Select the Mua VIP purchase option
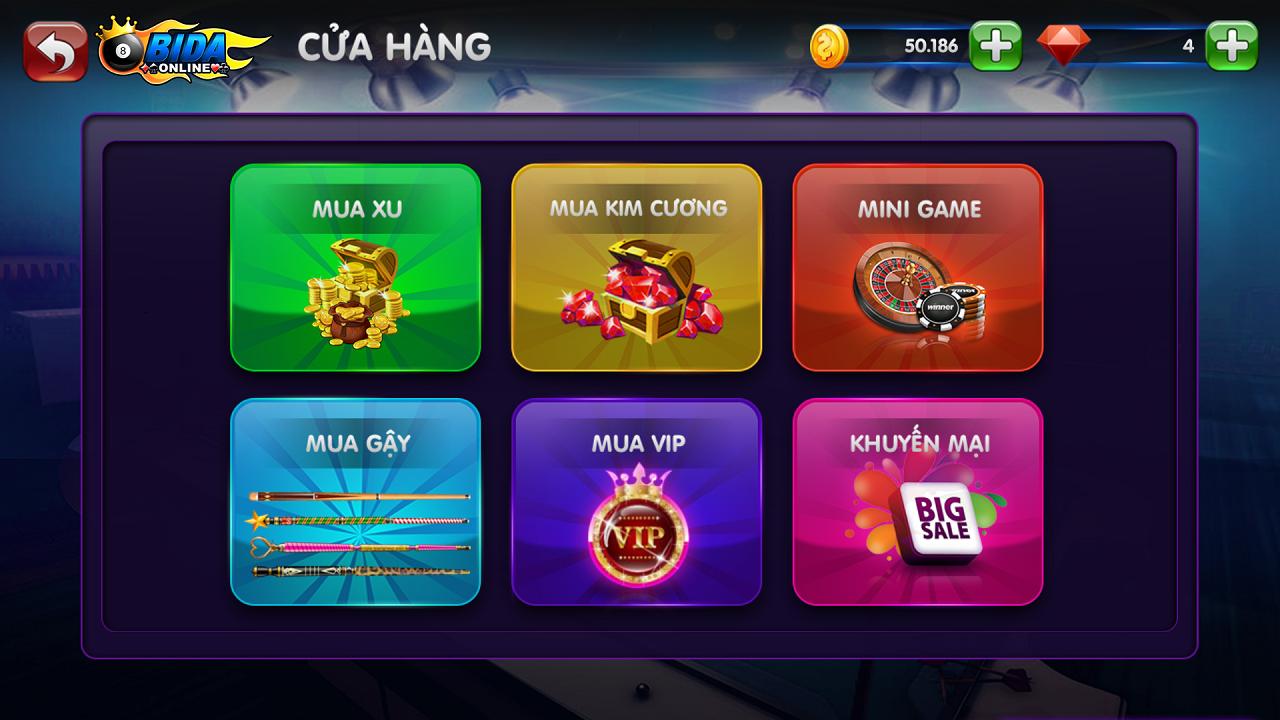Screen dimensions: 1280x720 tap(637, 500)
